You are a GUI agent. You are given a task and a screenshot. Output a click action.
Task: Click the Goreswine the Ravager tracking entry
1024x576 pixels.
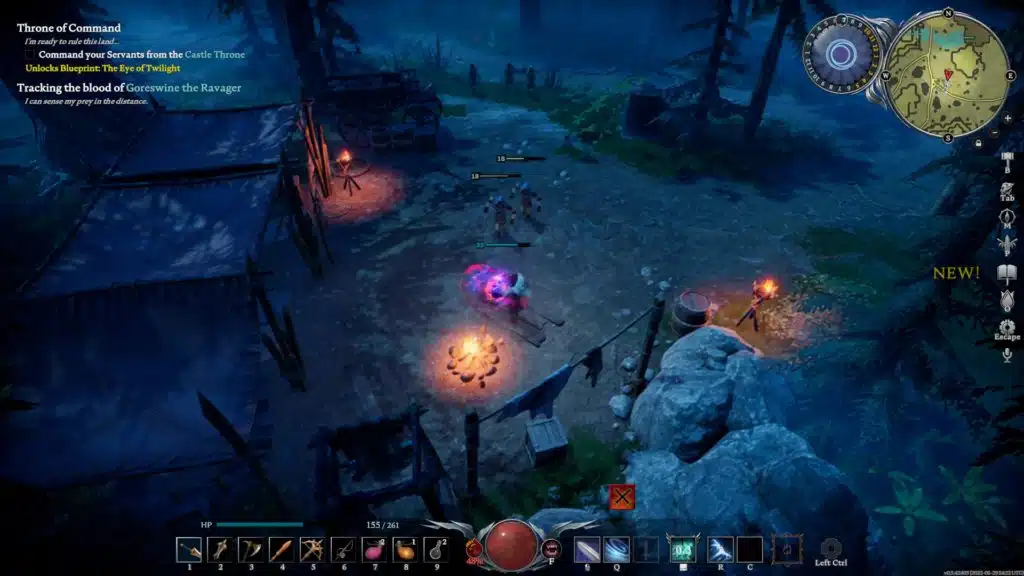[x=129, y=88]
